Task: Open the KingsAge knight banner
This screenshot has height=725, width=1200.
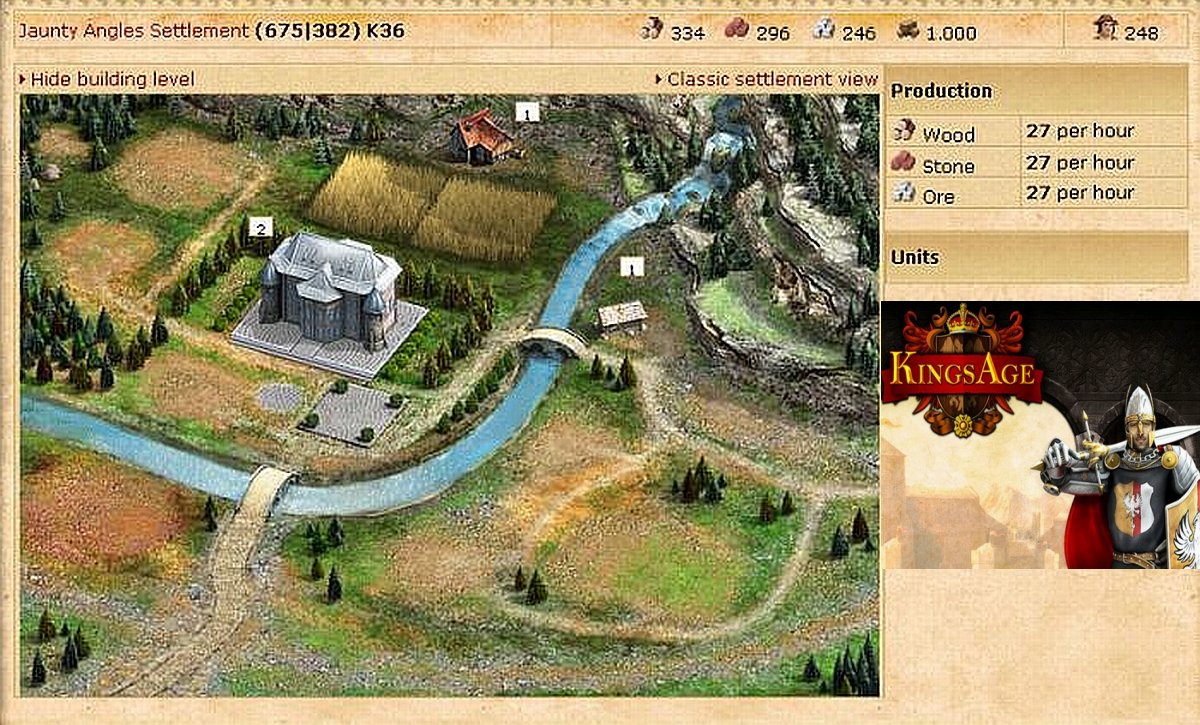Action: click(1040, 433)
